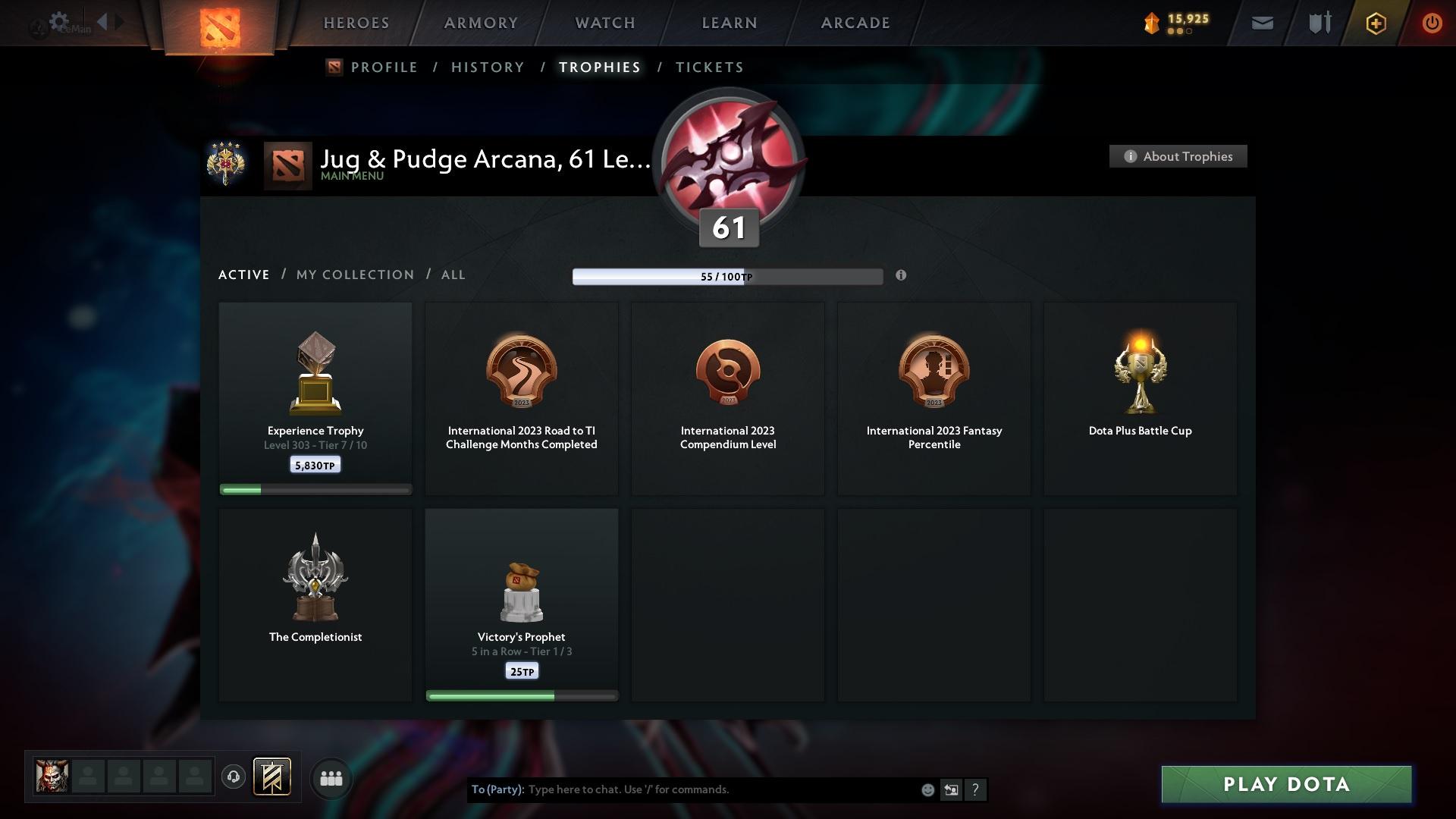Switch to the HISTORY tab
1456x819 pixels.
[487, 67]
